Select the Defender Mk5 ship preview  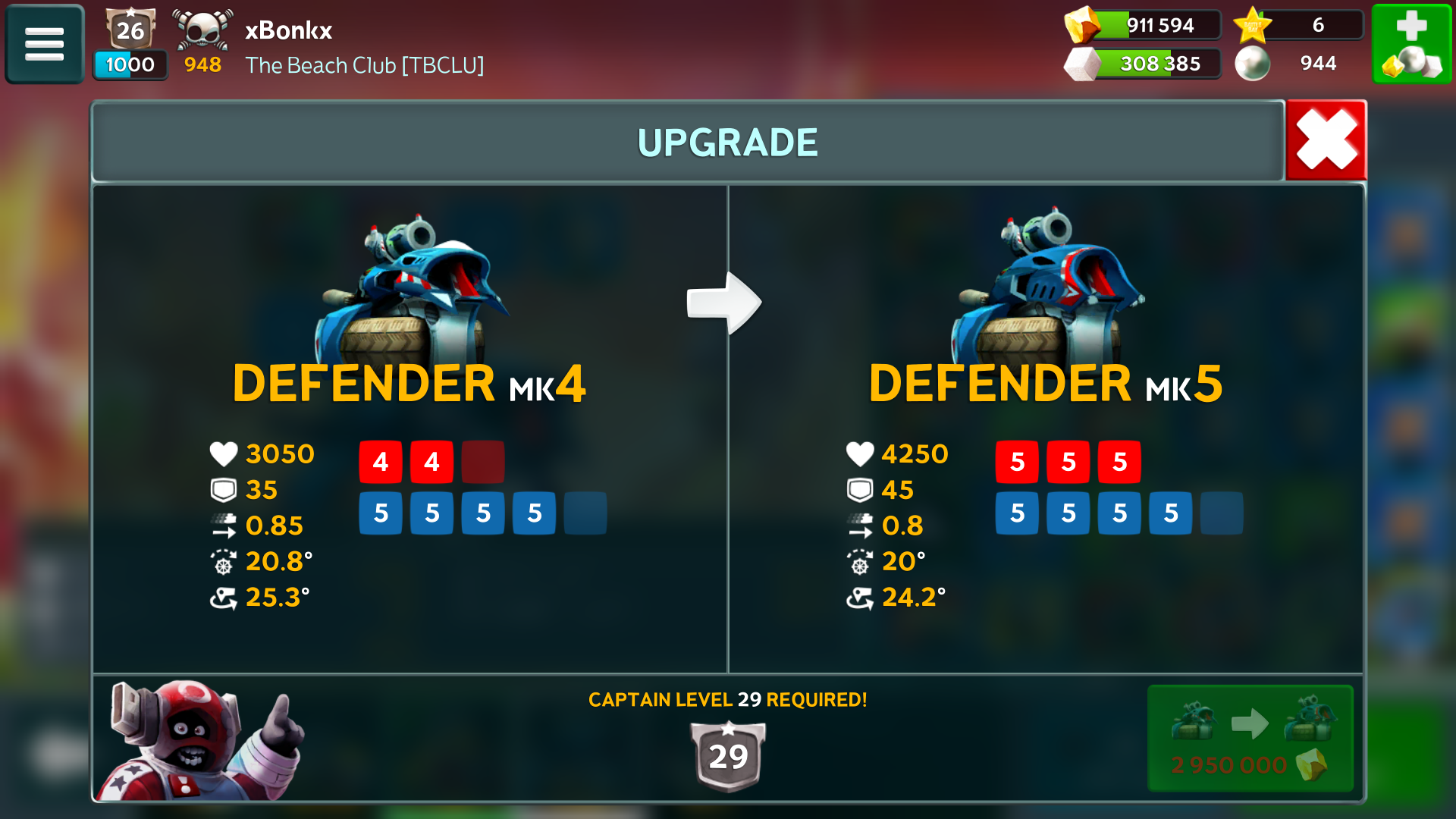coord(1046,288)
